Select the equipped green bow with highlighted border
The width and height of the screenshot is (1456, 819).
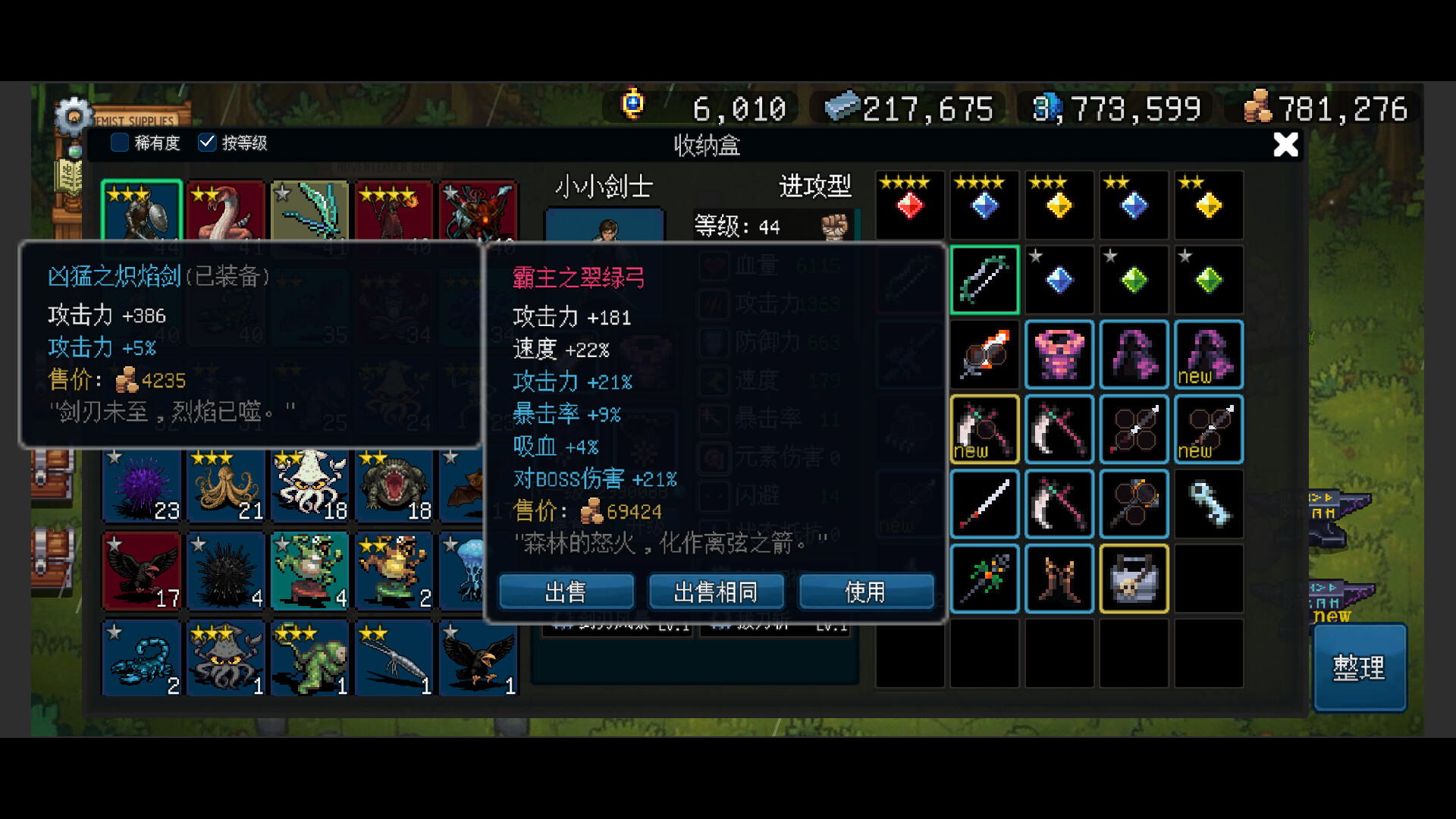(x=984, y=280)
